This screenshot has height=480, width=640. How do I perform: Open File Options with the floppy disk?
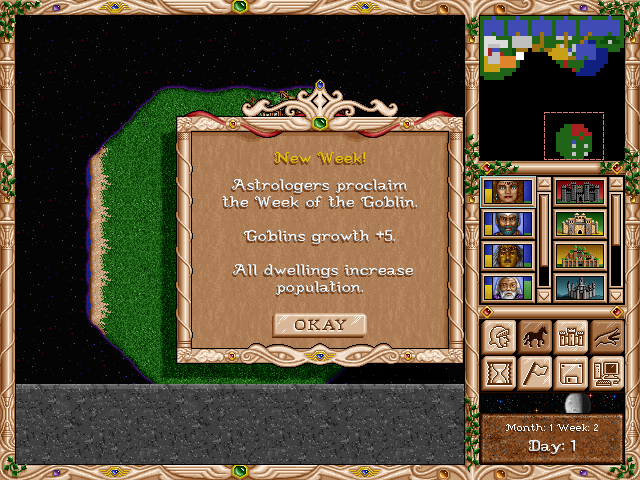click(x=569, y=373)
